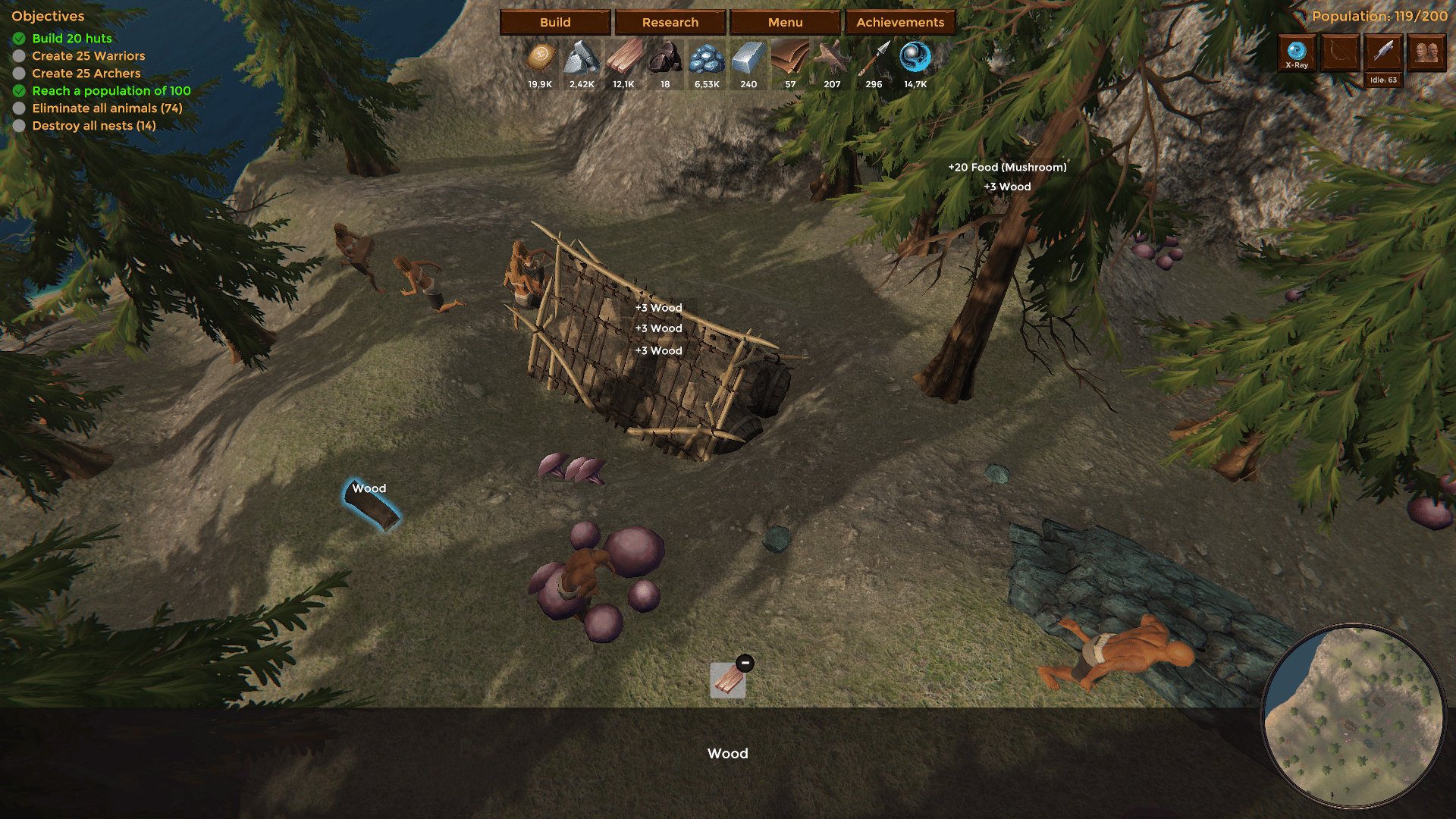Click the blue swirling orb resource icon
The image size is (1456, 819).
pos(915,57)
